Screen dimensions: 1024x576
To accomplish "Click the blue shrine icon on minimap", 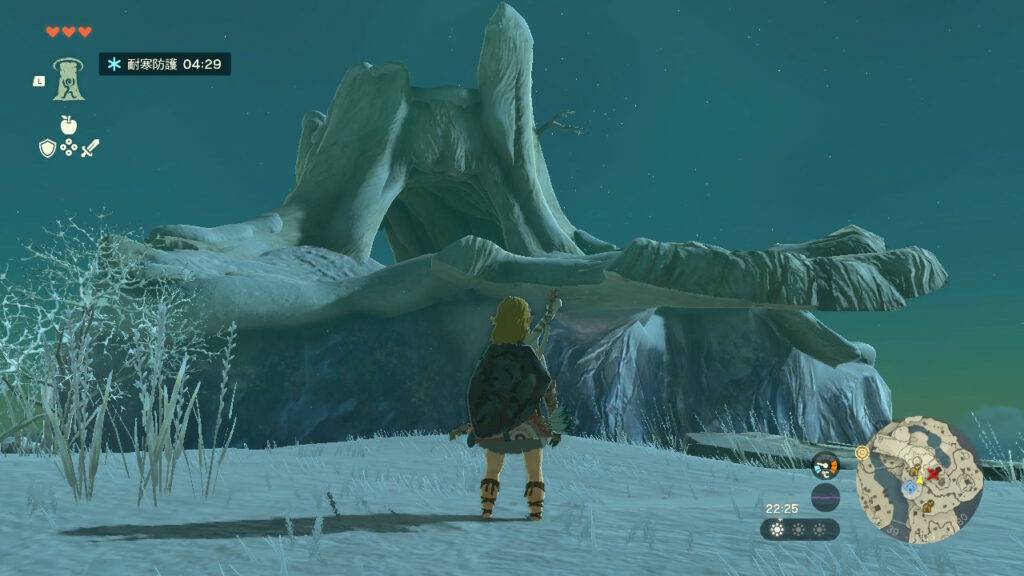I will click(910, 487).
